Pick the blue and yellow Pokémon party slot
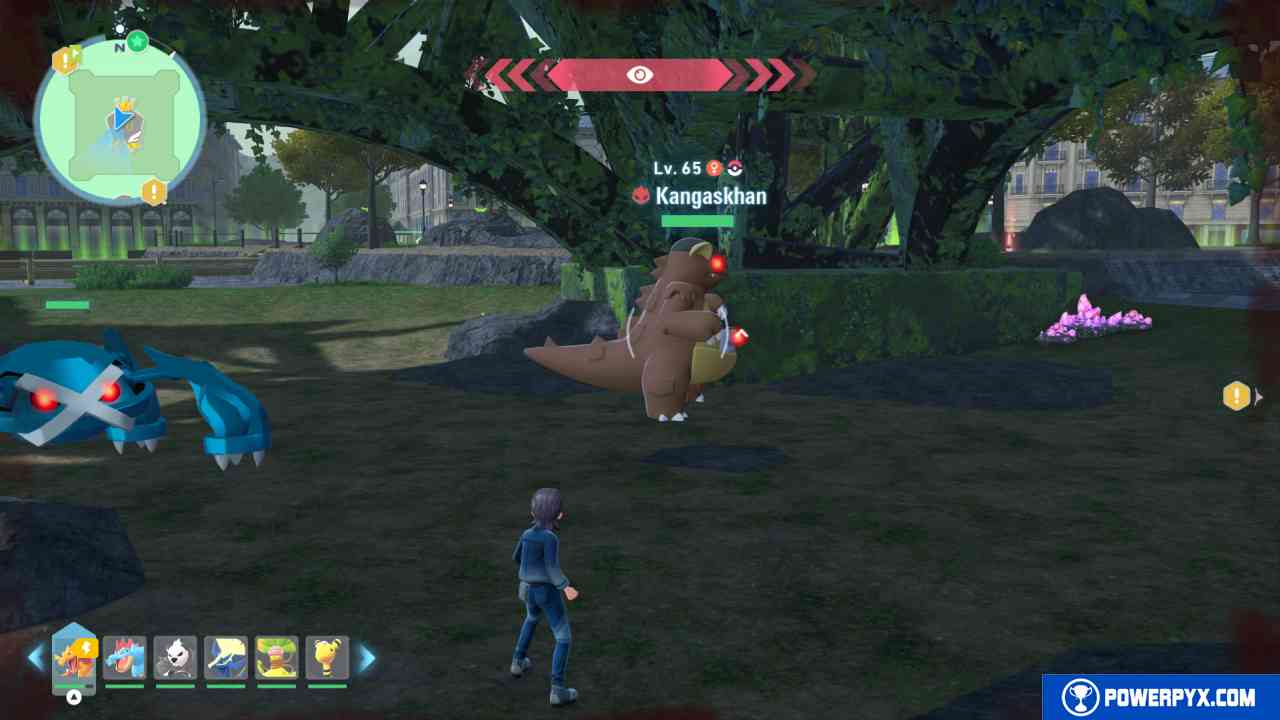1280x720 pixels. (226, 657)
